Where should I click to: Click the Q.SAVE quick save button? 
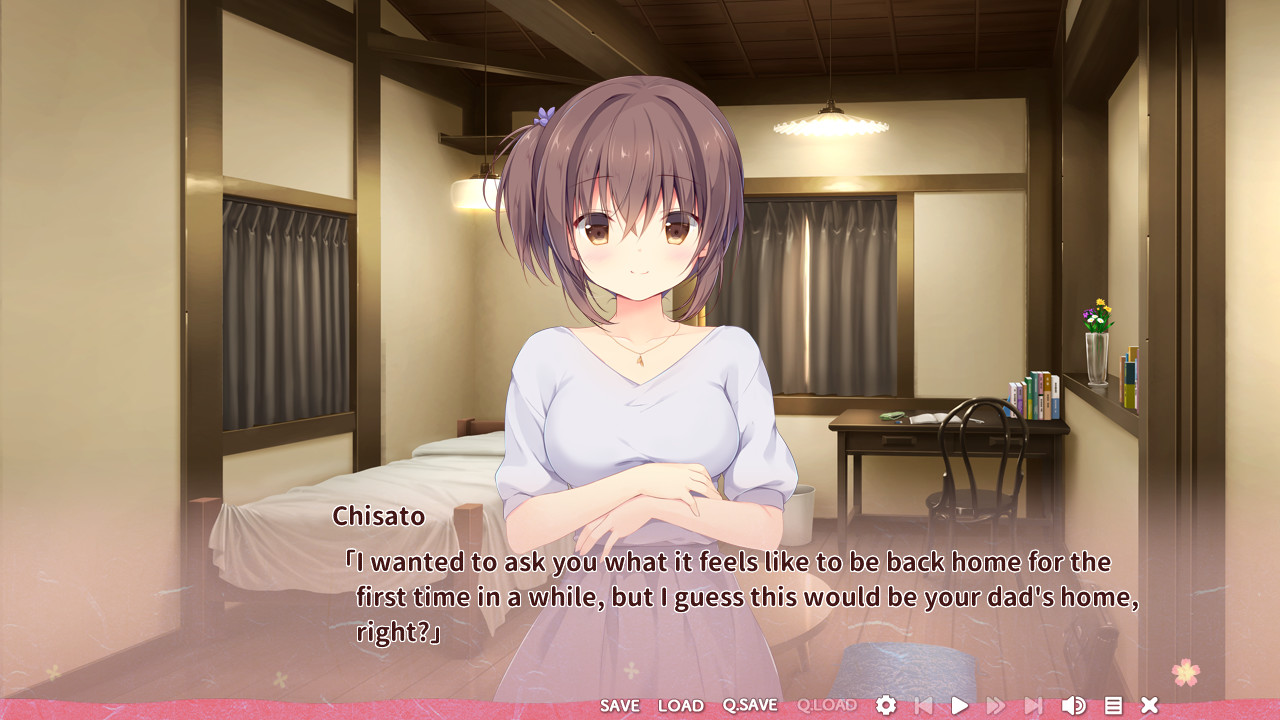coord(750,706)
